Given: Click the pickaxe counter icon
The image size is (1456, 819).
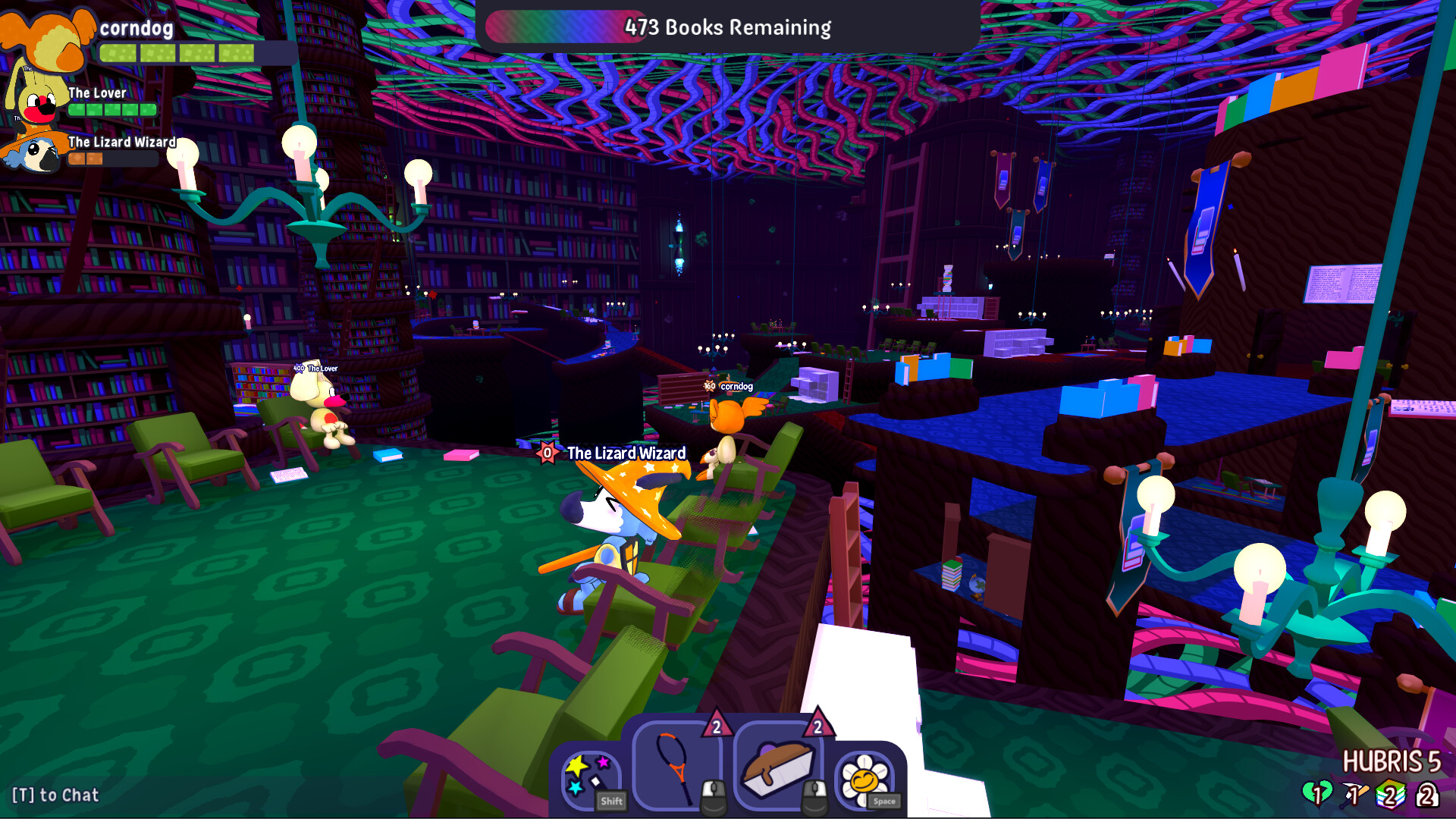Looking at the screenshot, I should 1354,793.
